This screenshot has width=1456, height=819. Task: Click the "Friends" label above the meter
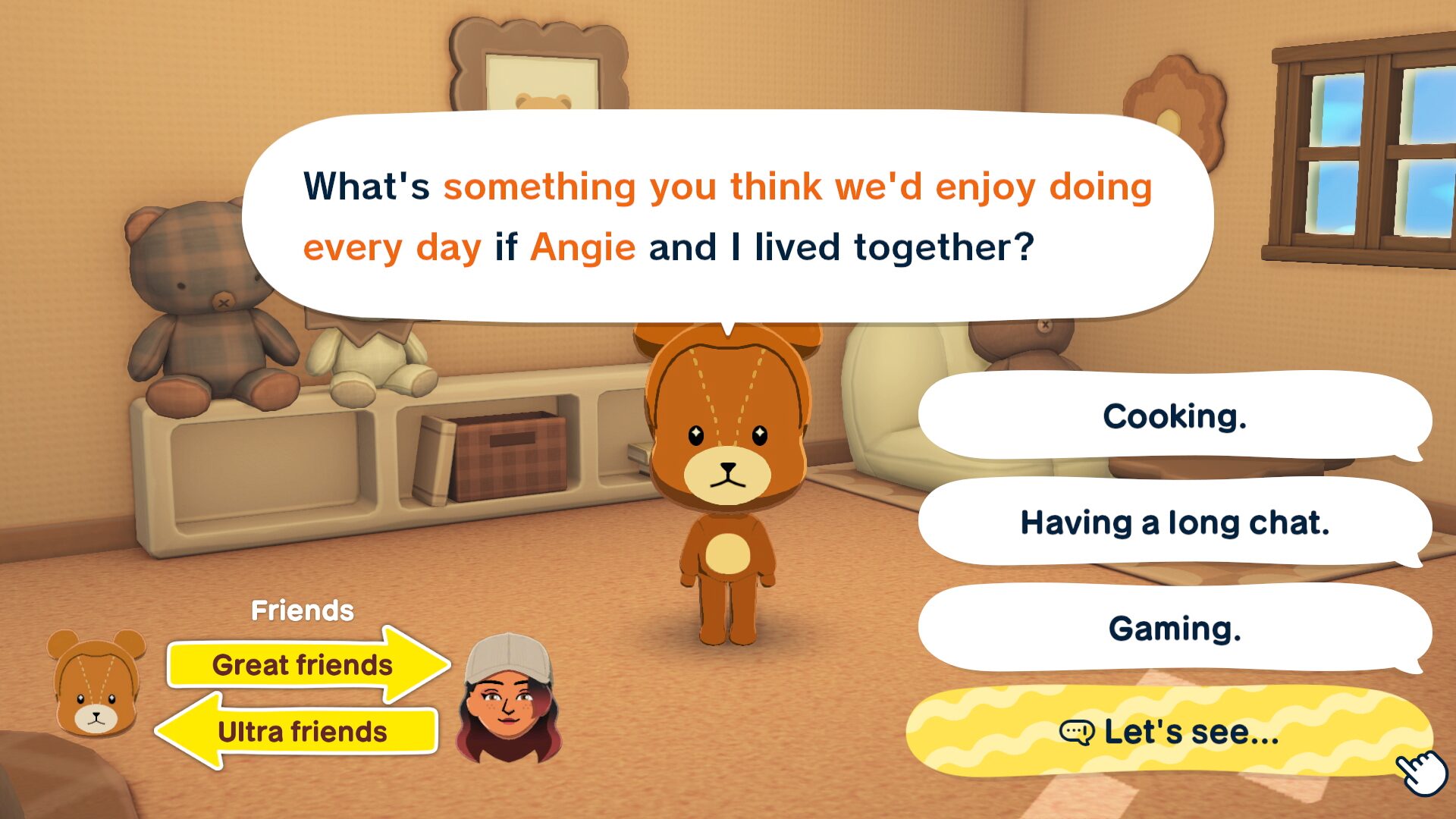click(x=303, y=609)
